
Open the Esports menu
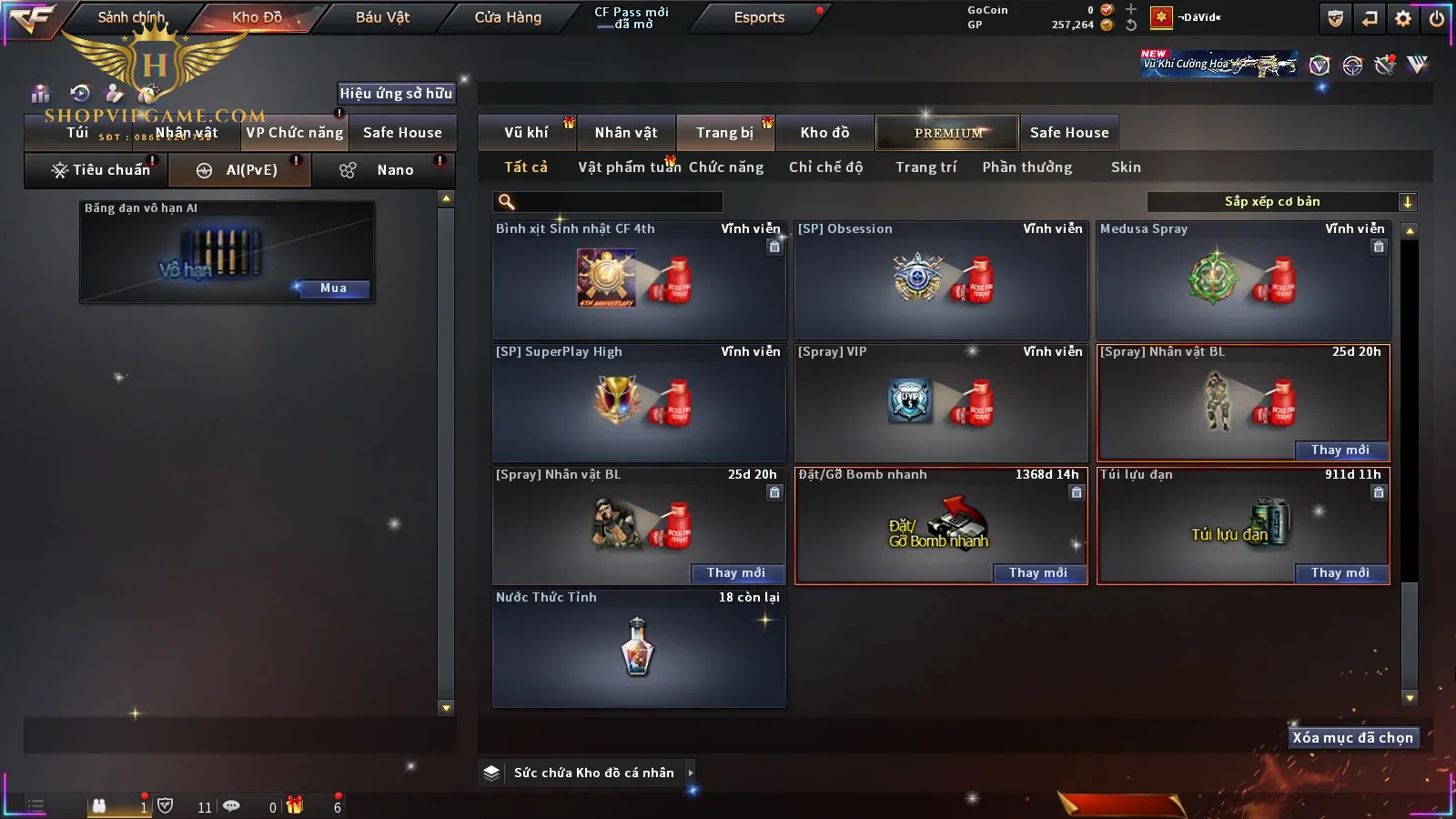pos(759,17)
